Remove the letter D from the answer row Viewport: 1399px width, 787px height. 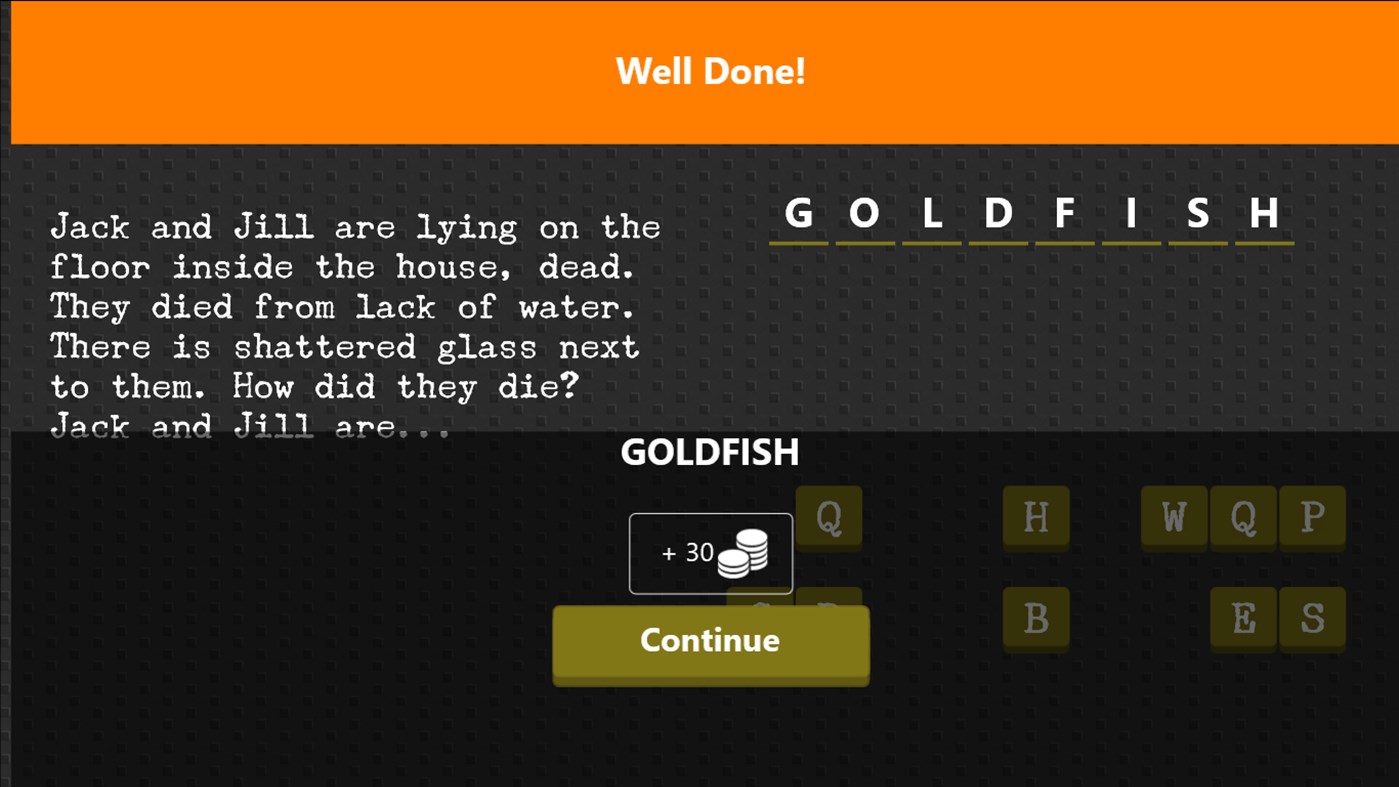(996, 213)
